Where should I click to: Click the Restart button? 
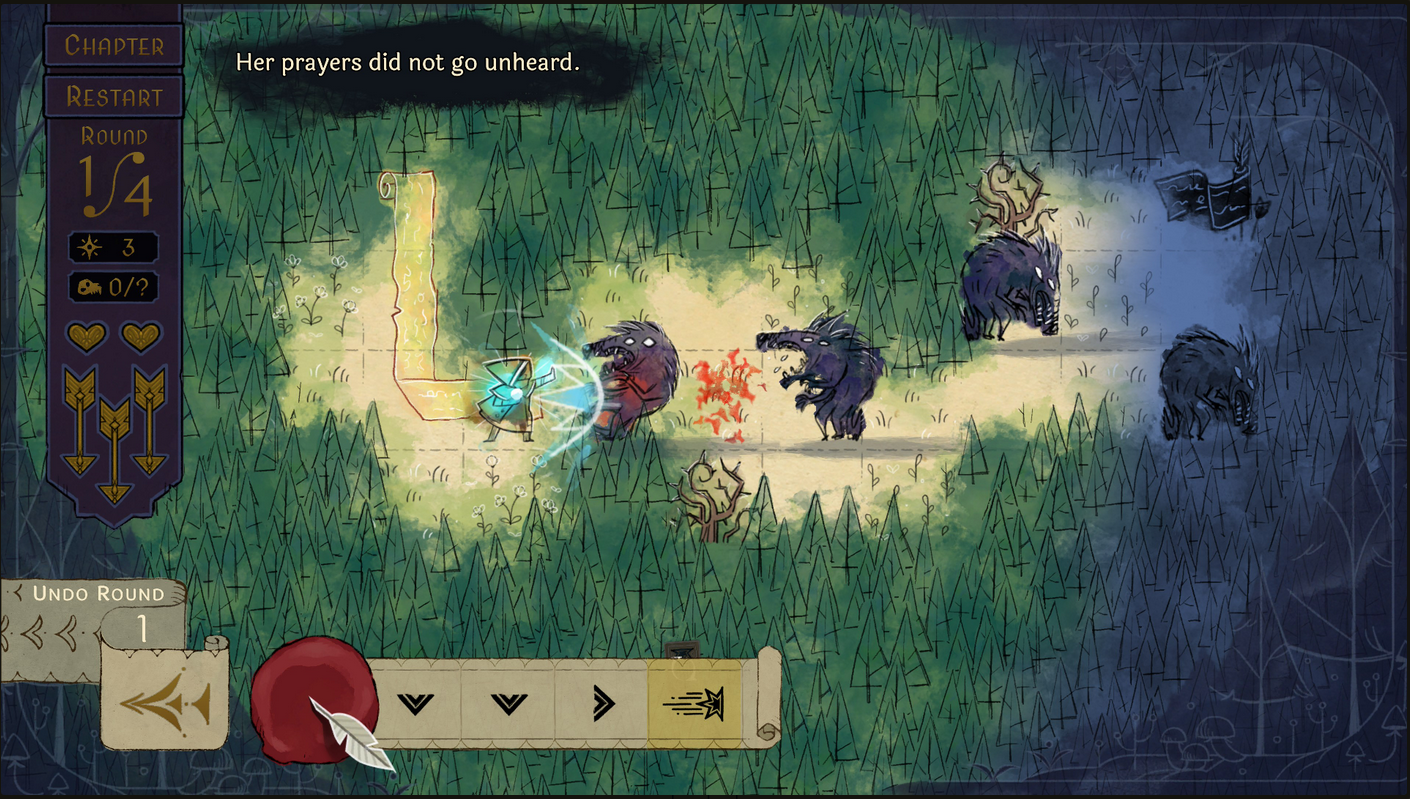(x=113, y=97)
